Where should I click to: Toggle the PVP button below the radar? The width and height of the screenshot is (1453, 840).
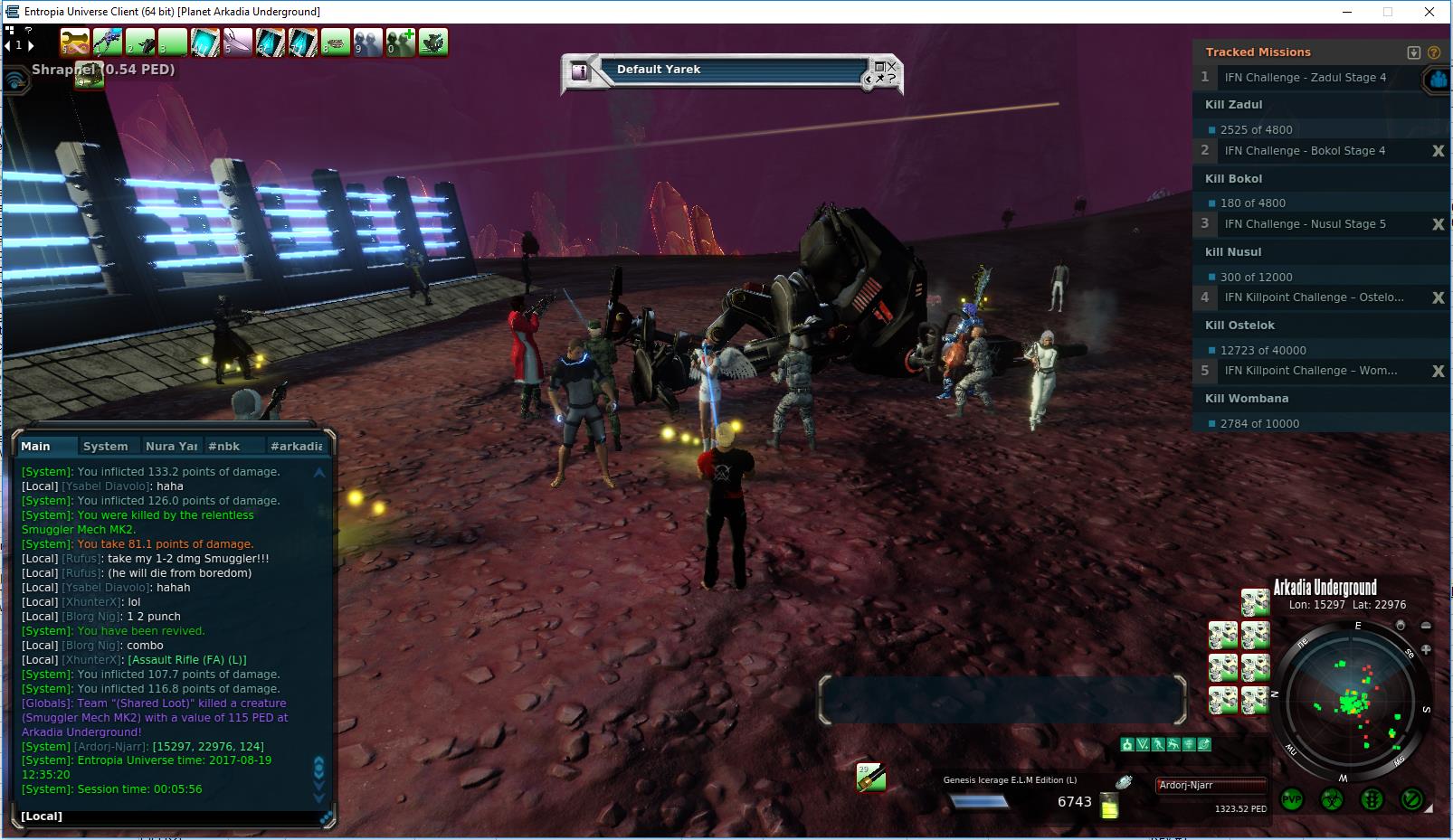click(x=1292, y=800)
